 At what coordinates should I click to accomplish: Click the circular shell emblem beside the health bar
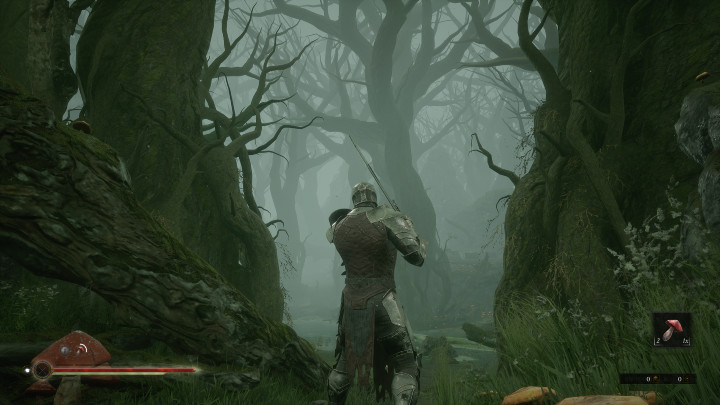pyautogui.click(x=42, y=369)
